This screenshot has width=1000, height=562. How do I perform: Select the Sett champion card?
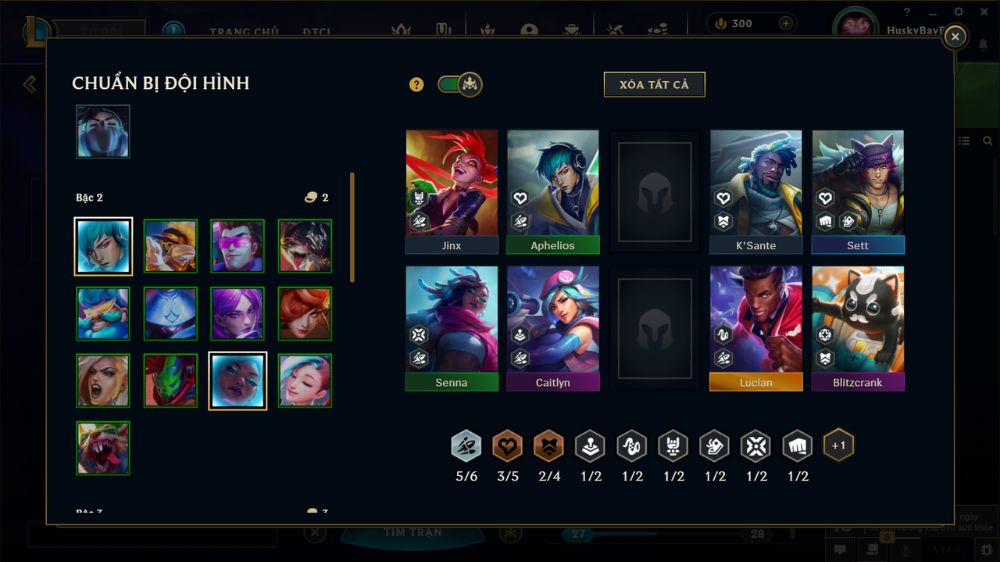pyautogui.click(x=858, y=190)
